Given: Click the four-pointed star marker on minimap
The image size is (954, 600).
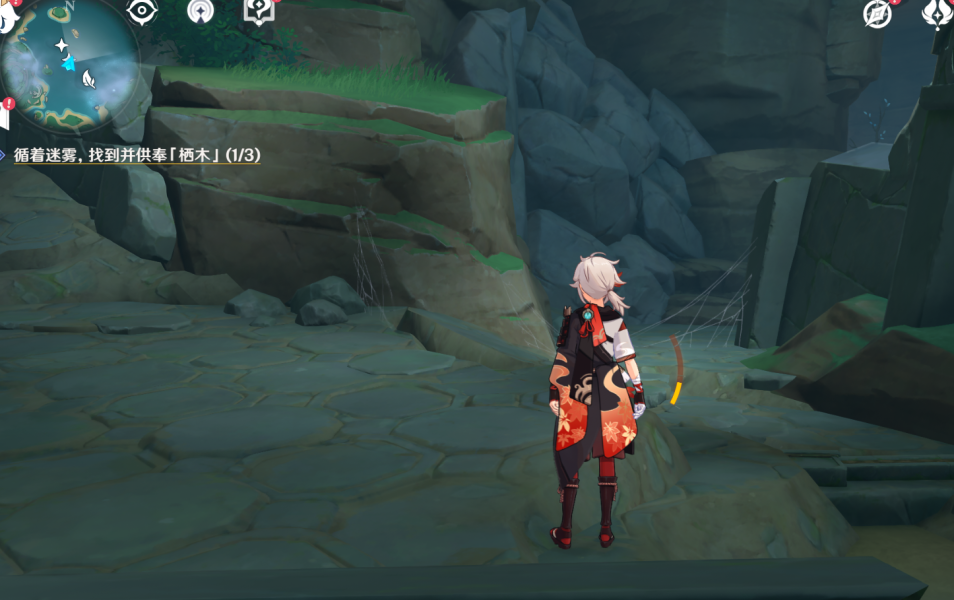Looking at the screenshot, I should point(61,45).
